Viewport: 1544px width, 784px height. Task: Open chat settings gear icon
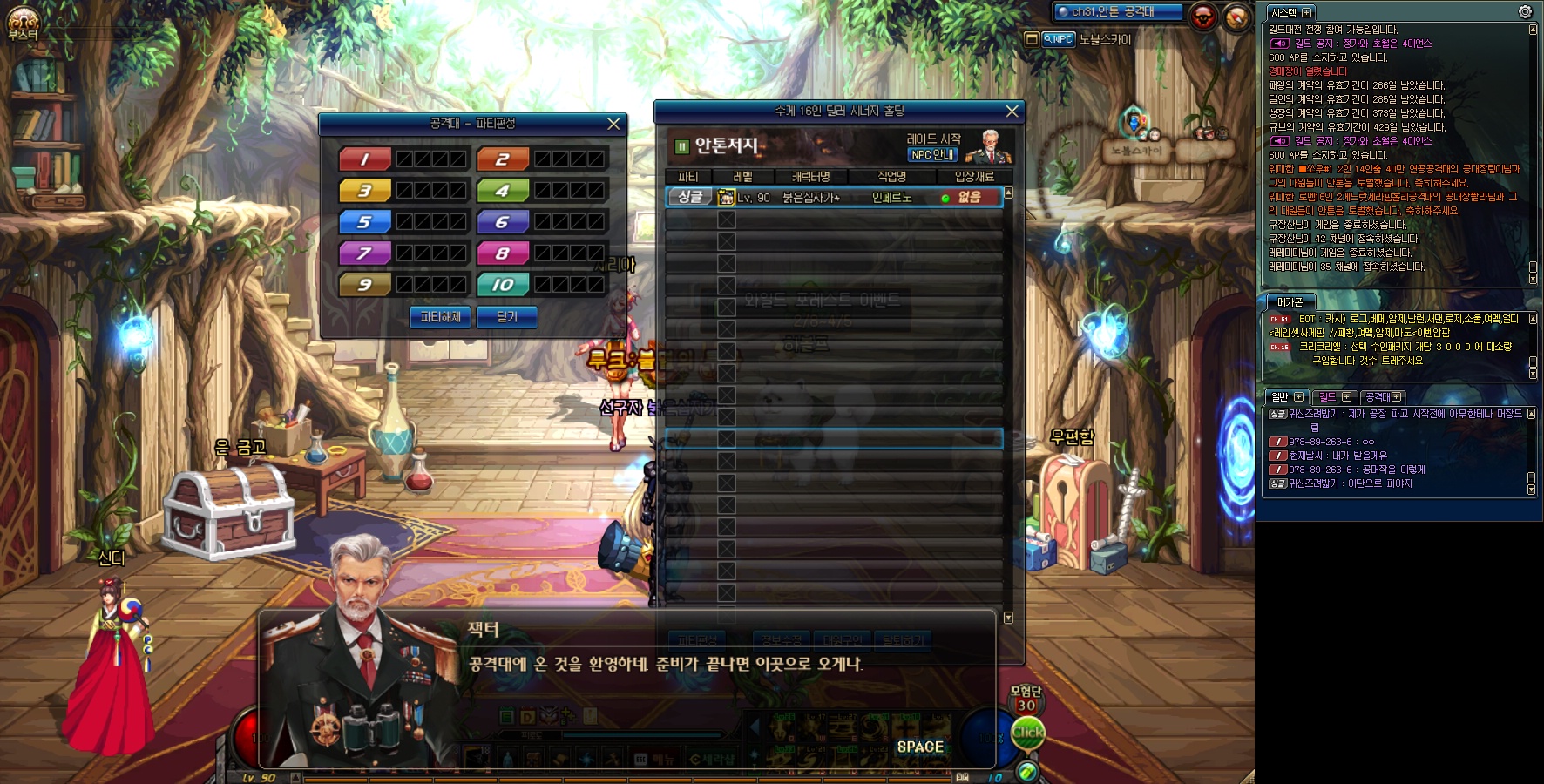[x=1525, y=12]
